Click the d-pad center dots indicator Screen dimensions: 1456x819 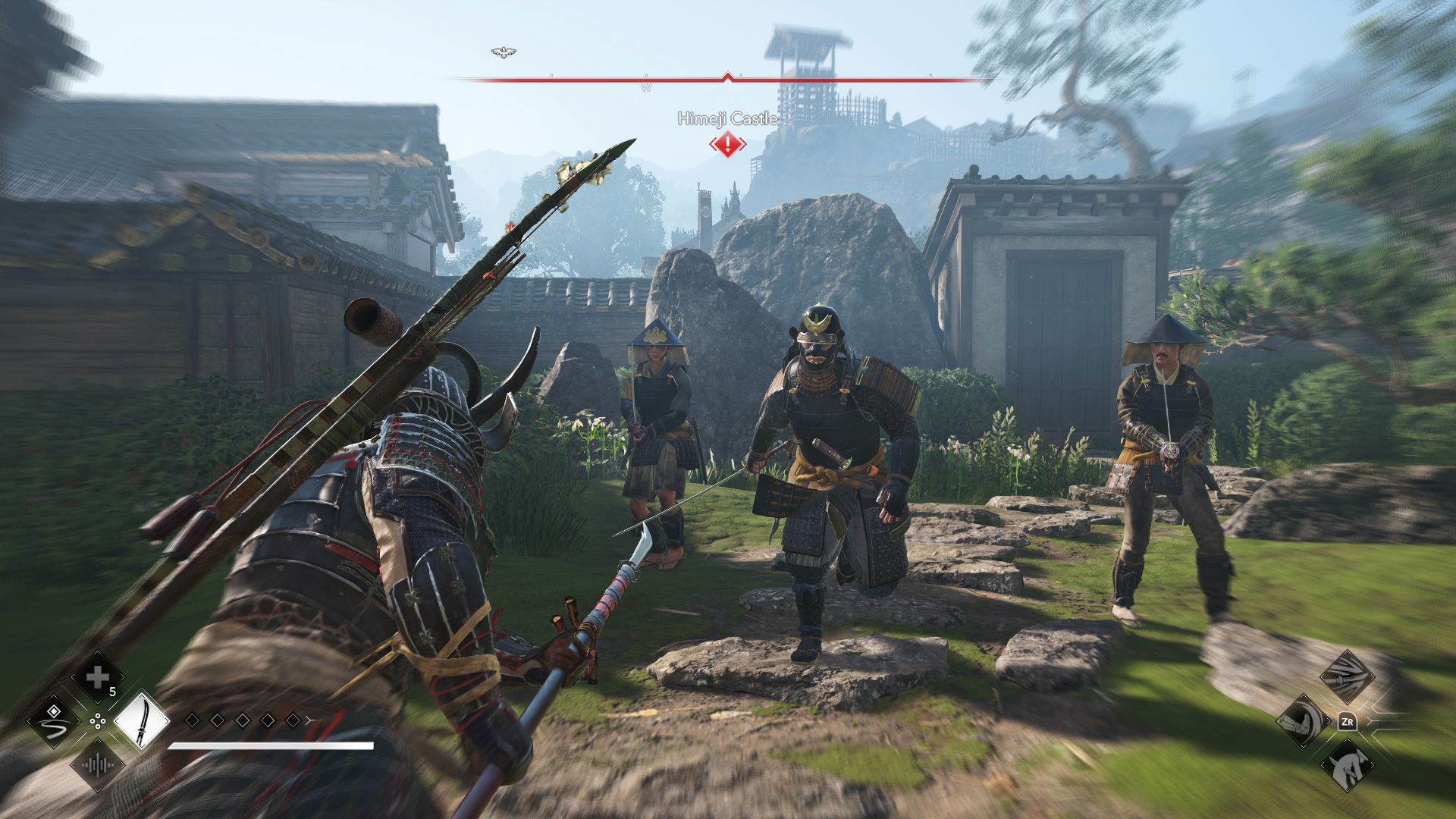[98, 721]
